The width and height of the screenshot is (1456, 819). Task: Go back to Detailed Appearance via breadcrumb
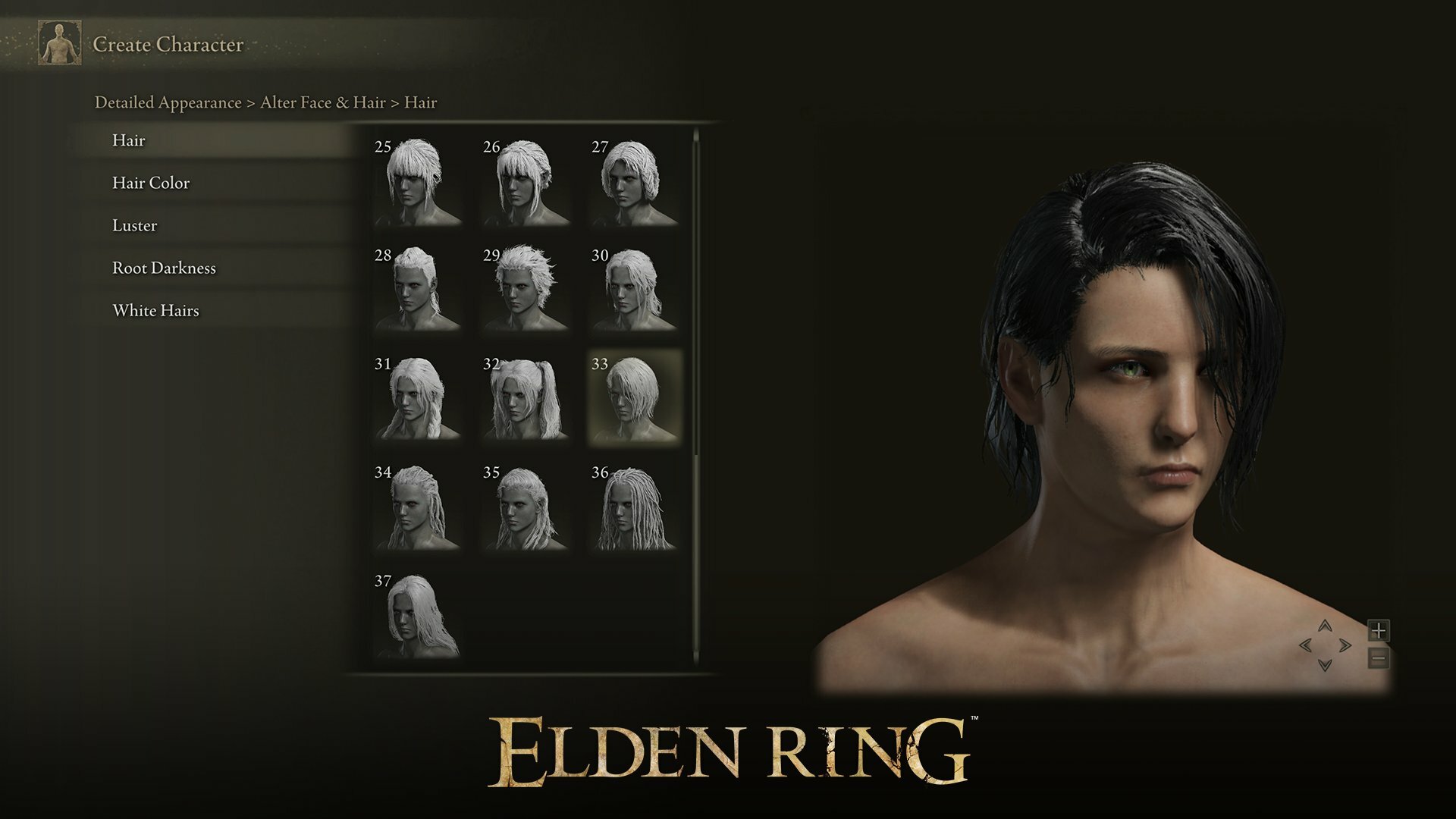(166, 101)
